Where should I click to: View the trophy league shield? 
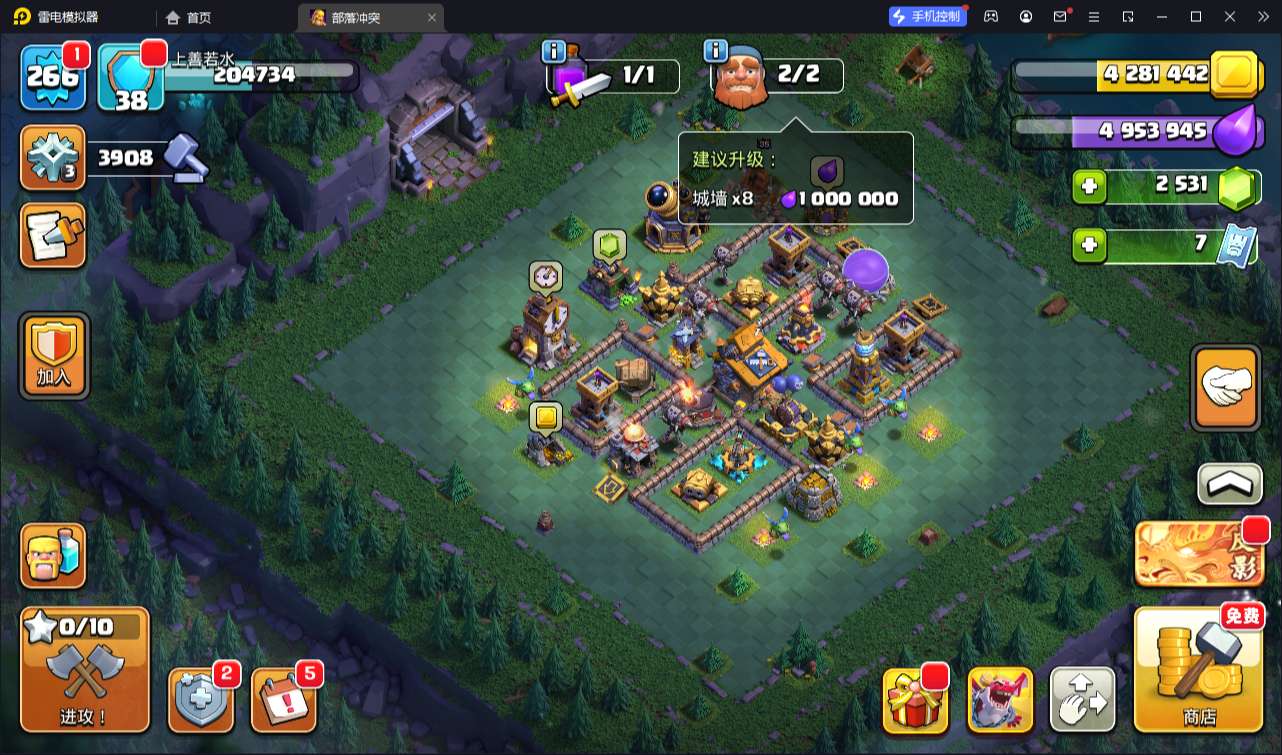pos(131,77)
